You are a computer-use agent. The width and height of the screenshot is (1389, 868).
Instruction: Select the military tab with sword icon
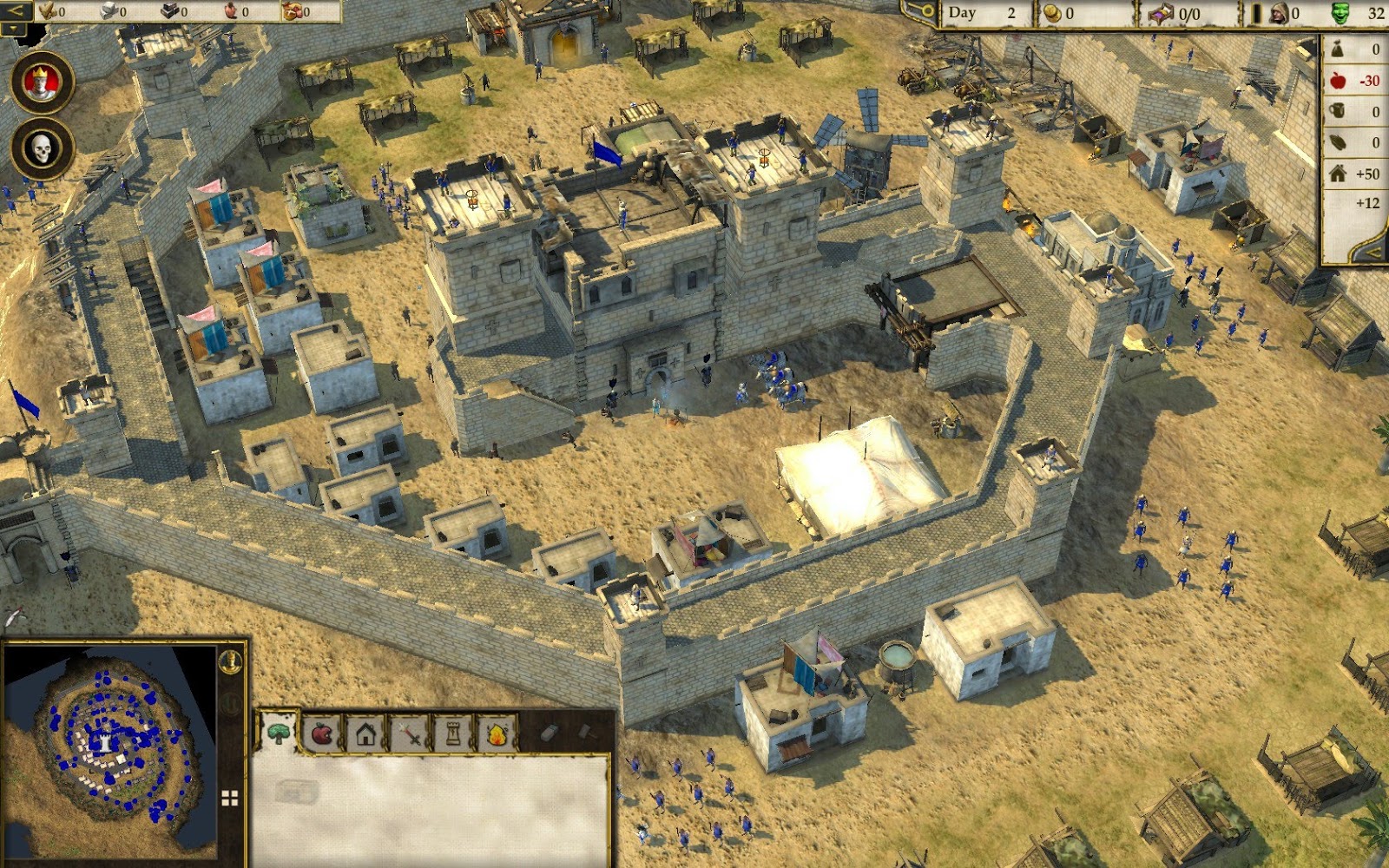tap(409, 733)
